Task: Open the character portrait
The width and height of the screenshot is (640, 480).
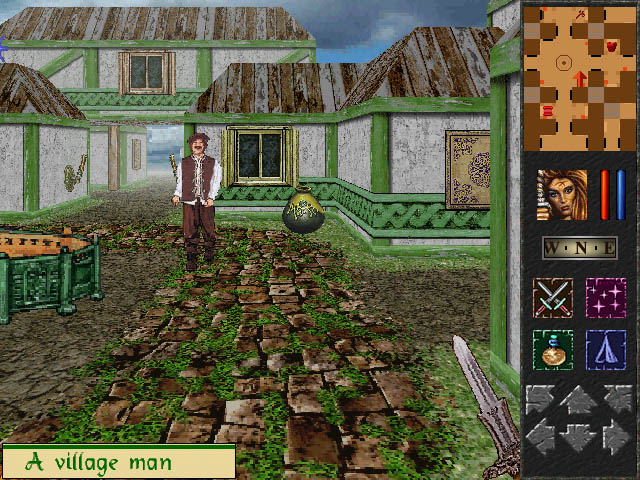Action: pos(562,195)
